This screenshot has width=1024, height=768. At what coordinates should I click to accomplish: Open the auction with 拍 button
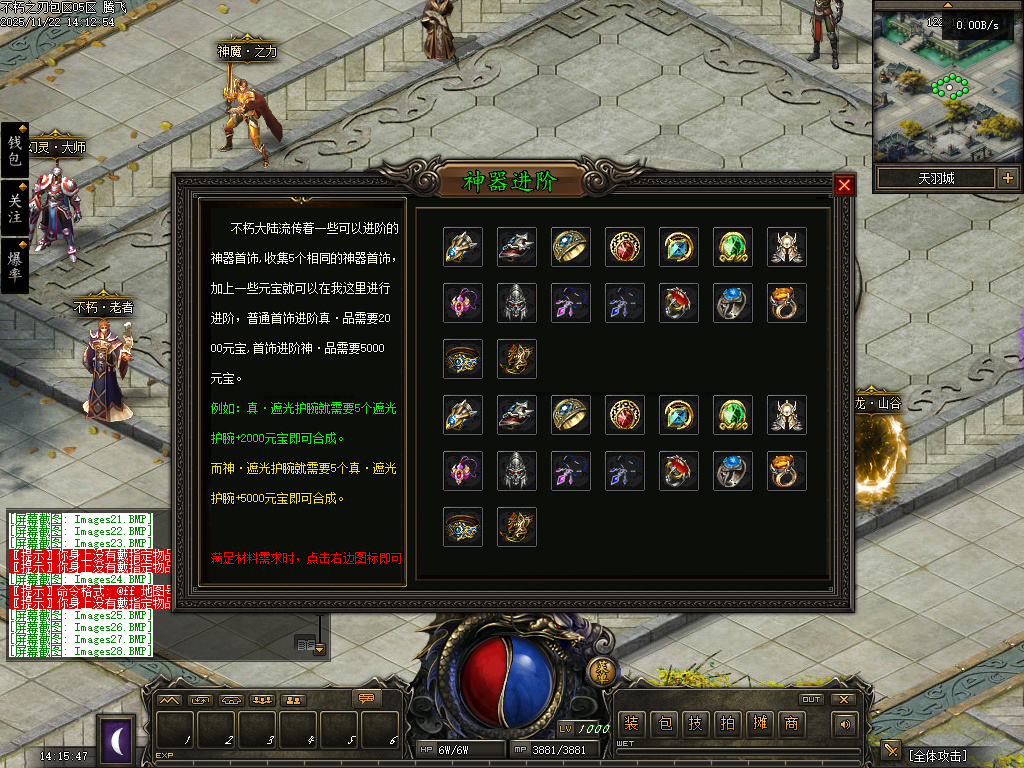pos(727,723)
